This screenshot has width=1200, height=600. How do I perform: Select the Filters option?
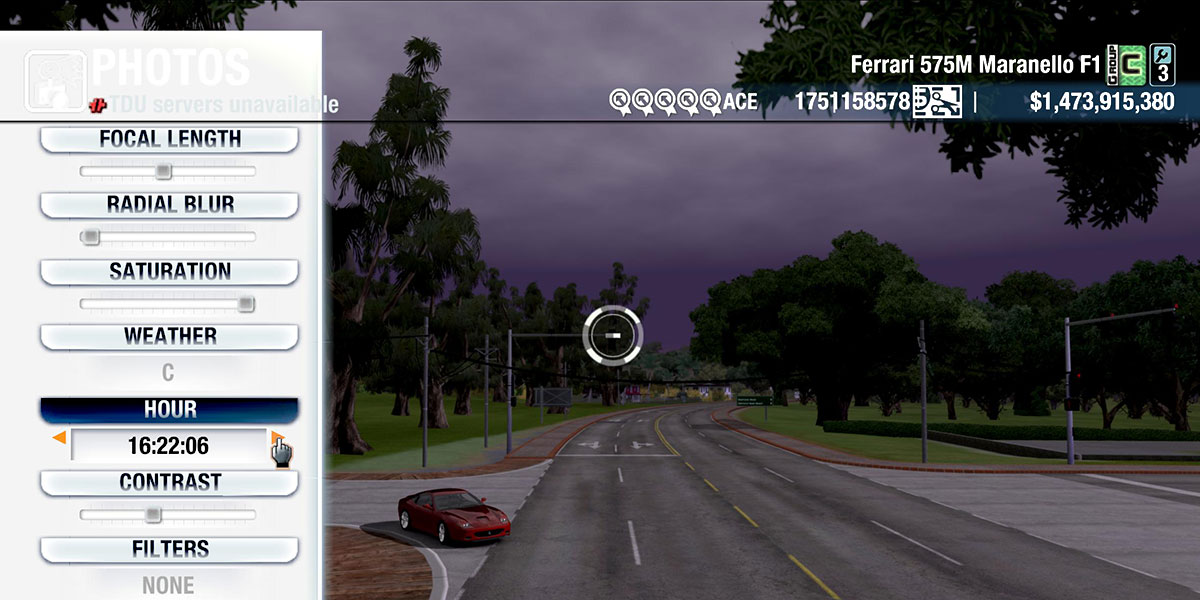click(x=169, y=550)
